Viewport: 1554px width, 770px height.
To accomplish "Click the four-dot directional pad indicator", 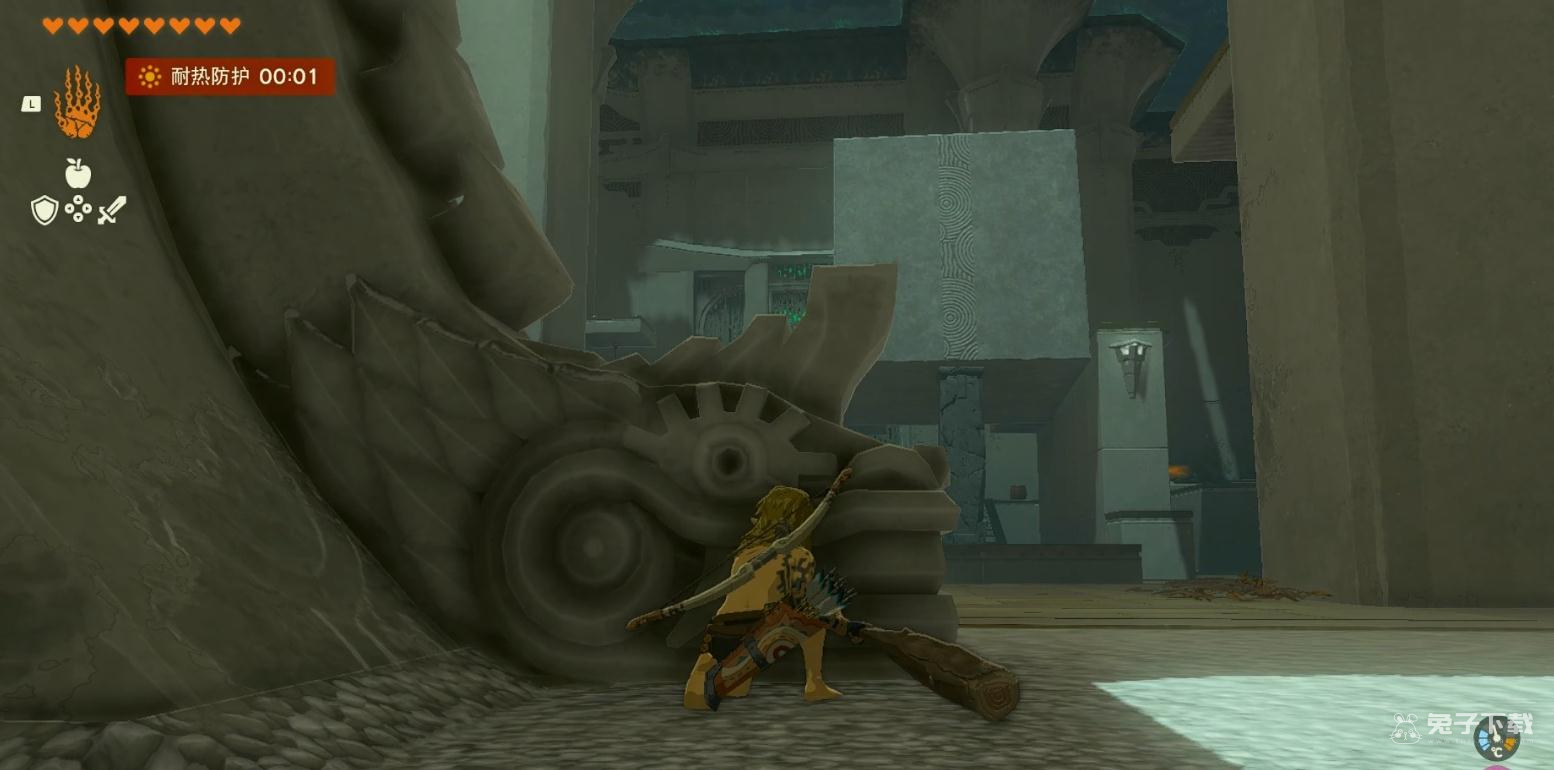I will [78, 209].
